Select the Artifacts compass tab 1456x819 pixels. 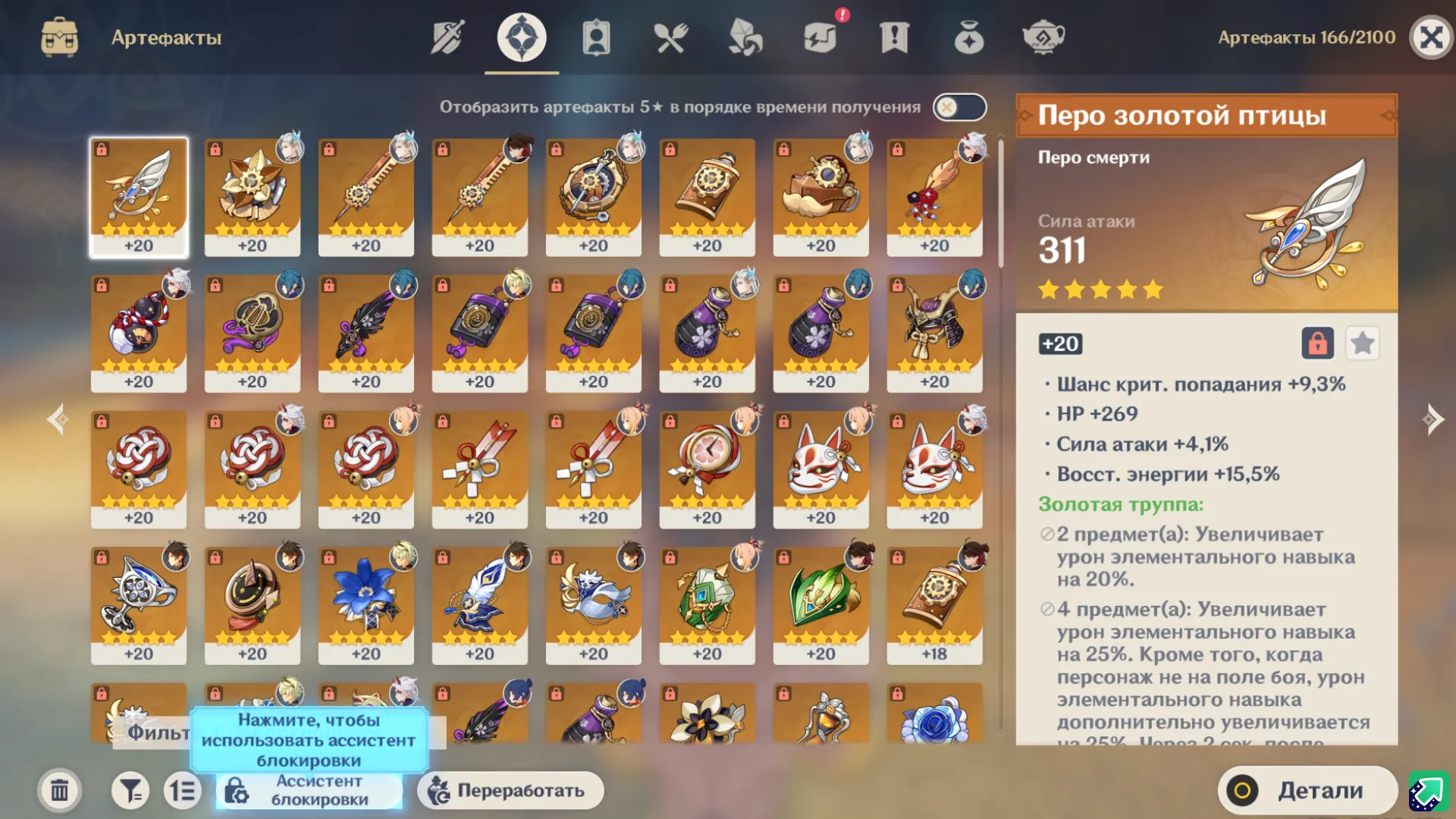pos(519,37)
